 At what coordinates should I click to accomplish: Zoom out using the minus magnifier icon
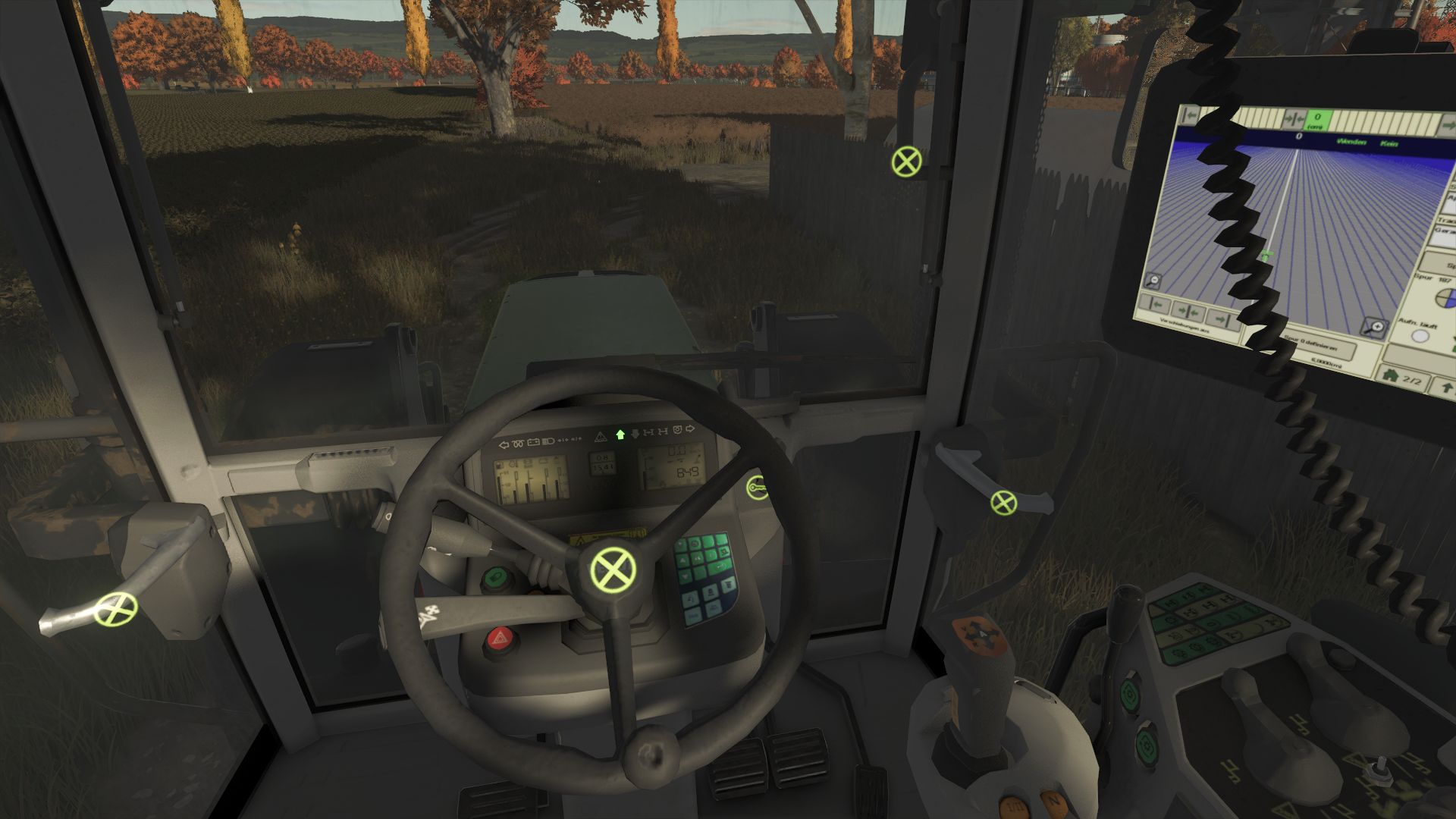tap(1153, 280)
